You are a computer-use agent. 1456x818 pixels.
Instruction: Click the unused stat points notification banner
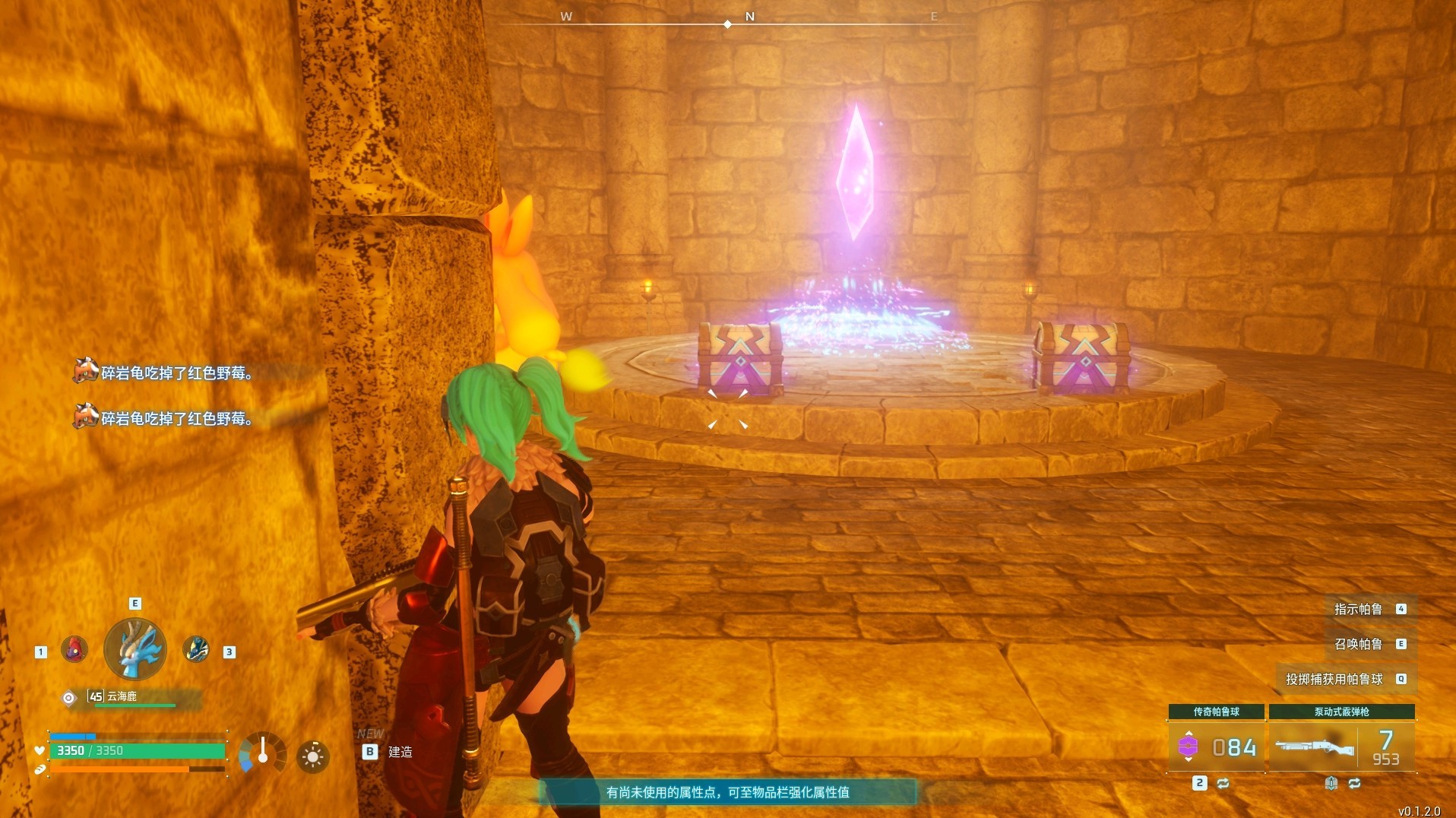(x=727, y=792)
